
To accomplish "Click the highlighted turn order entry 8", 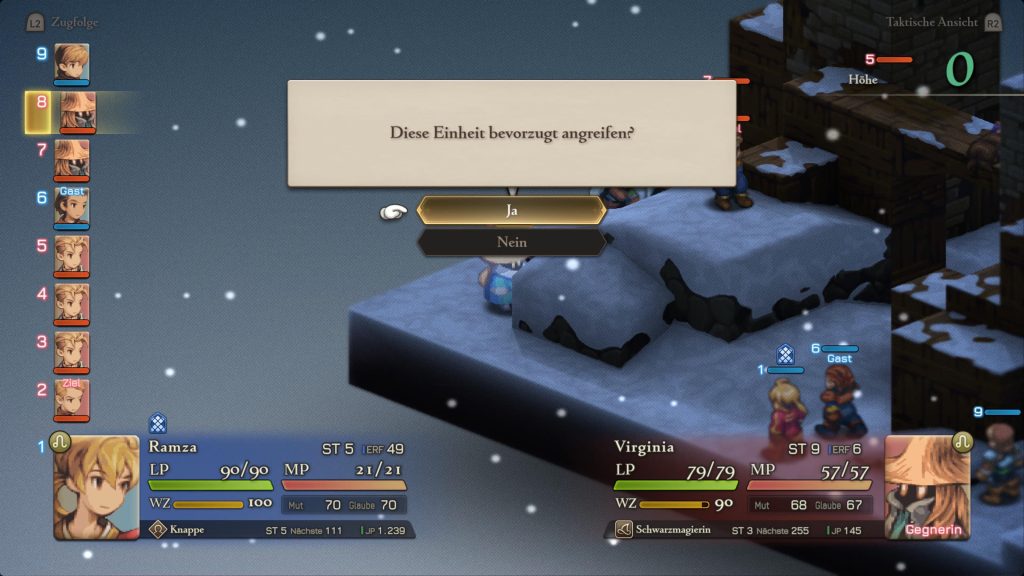I will tap(76, 111).
